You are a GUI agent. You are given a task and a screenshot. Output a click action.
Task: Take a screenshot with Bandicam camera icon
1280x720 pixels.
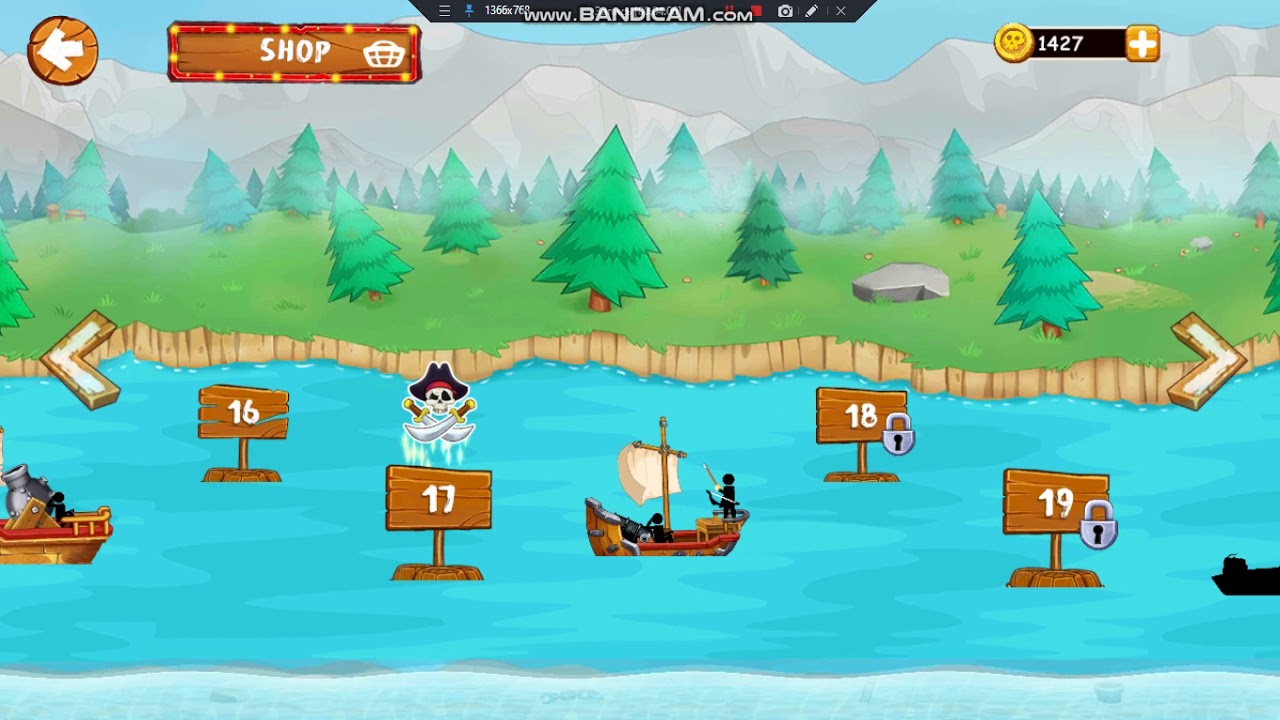(x=785, y=11)
